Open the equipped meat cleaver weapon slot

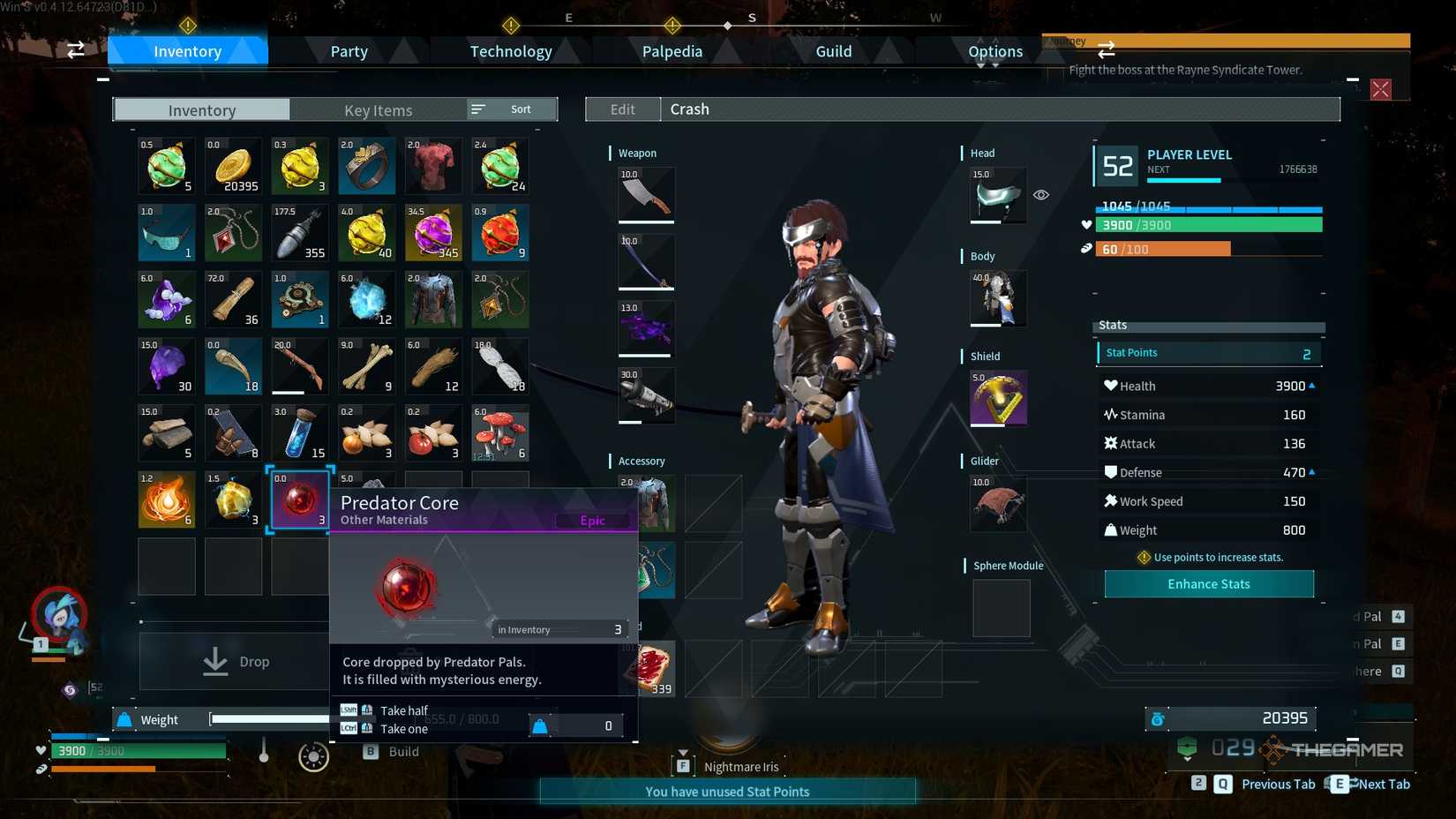[646, 194]
